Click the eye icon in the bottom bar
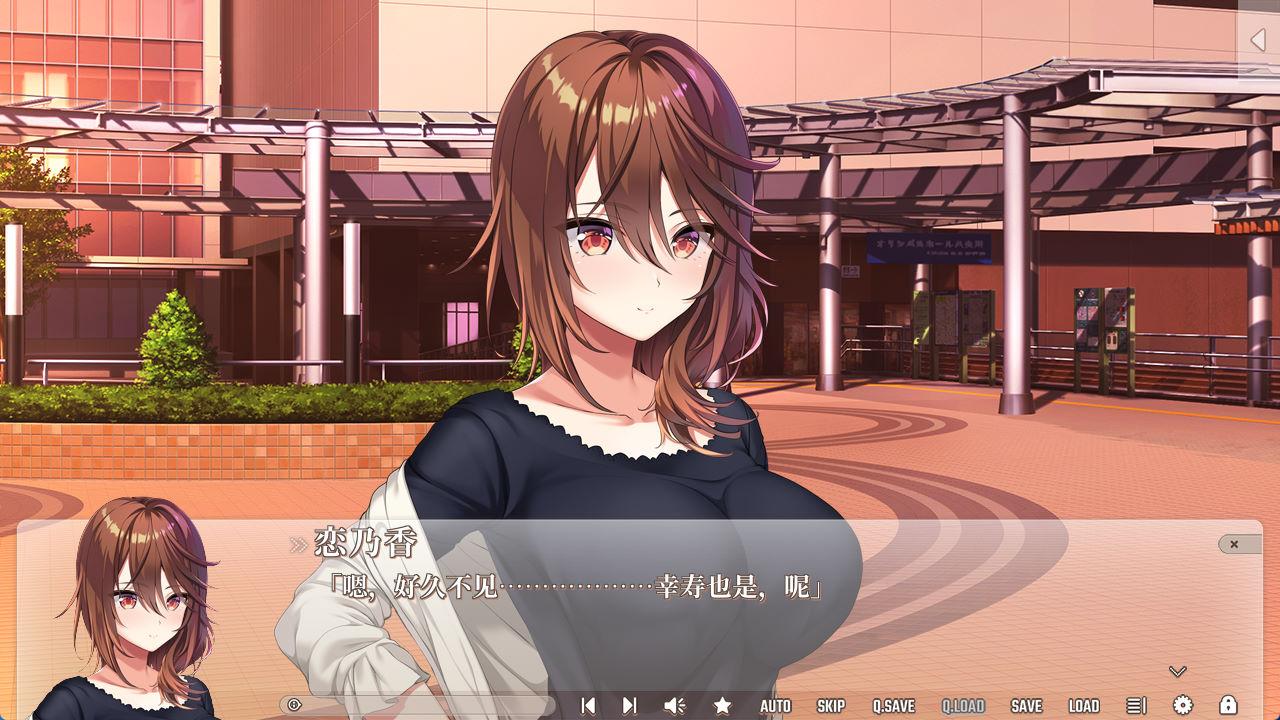 tap(294, 705)
